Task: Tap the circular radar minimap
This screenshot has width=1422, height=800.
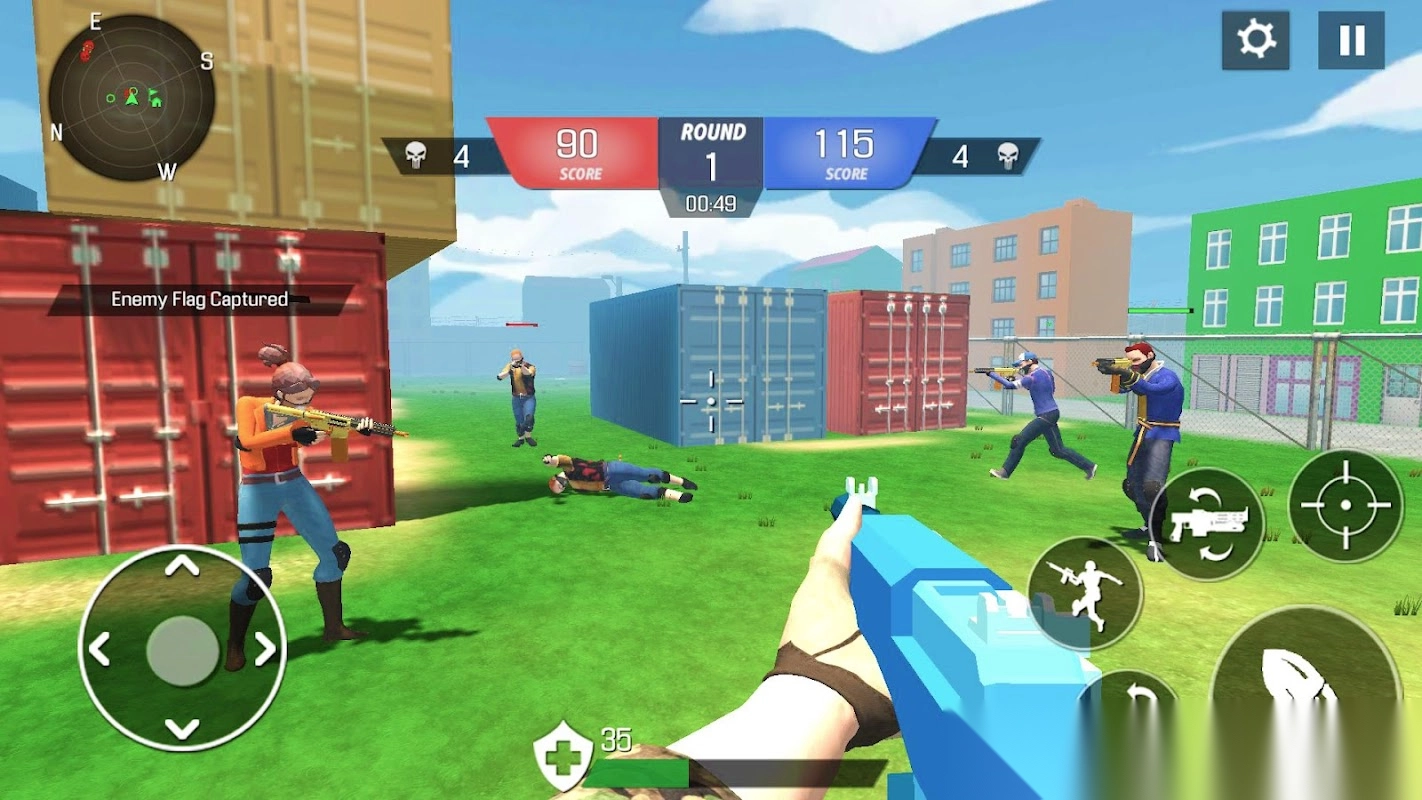Action: [x=131, y=98]
